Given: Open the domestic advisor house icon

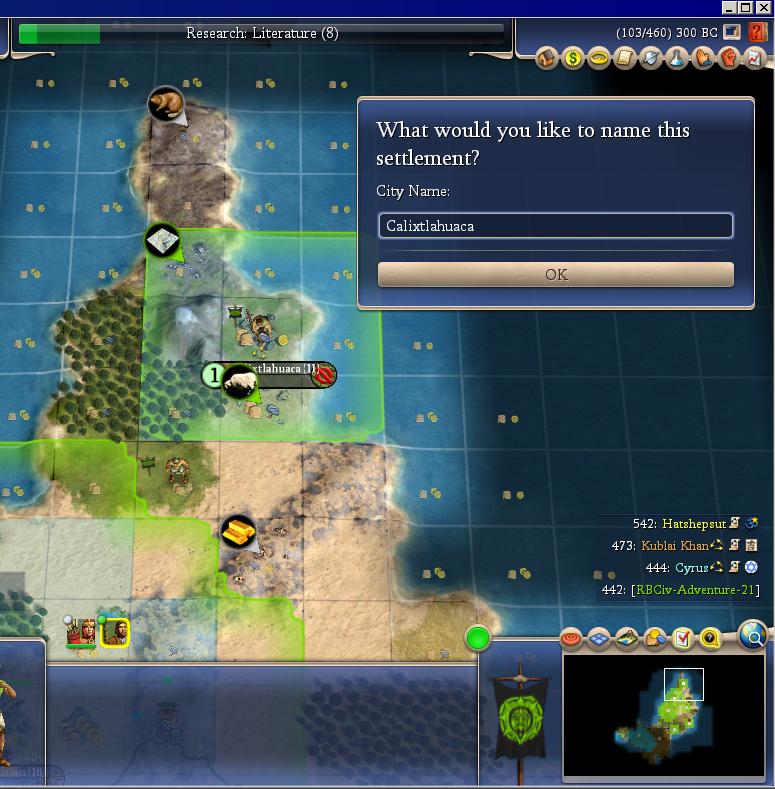Looking at the screenshot, I should pyautogui.click(x=547, y=58).
